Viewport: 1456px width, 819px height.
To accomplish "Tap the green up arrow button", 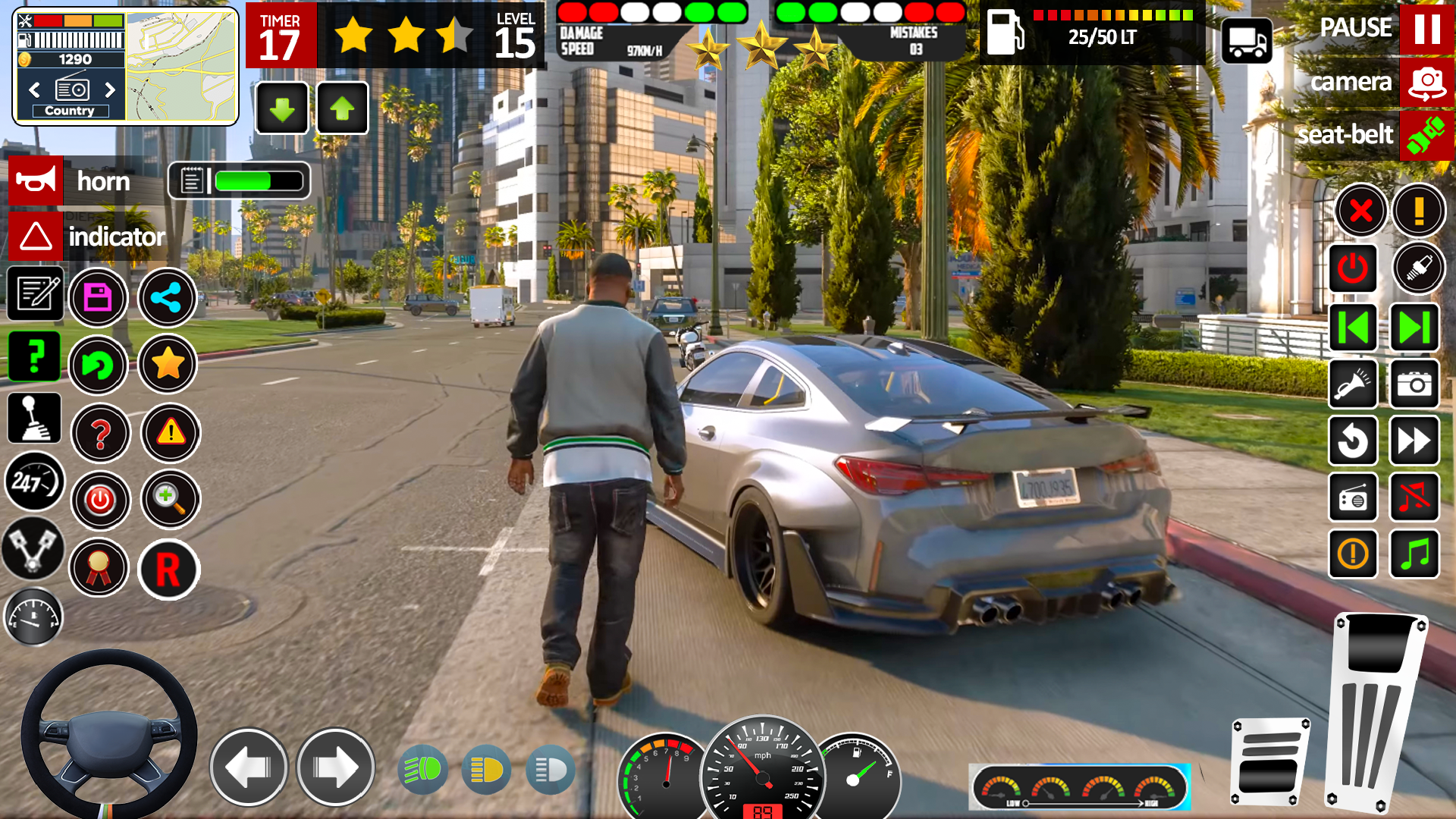I will pos(342,108).
